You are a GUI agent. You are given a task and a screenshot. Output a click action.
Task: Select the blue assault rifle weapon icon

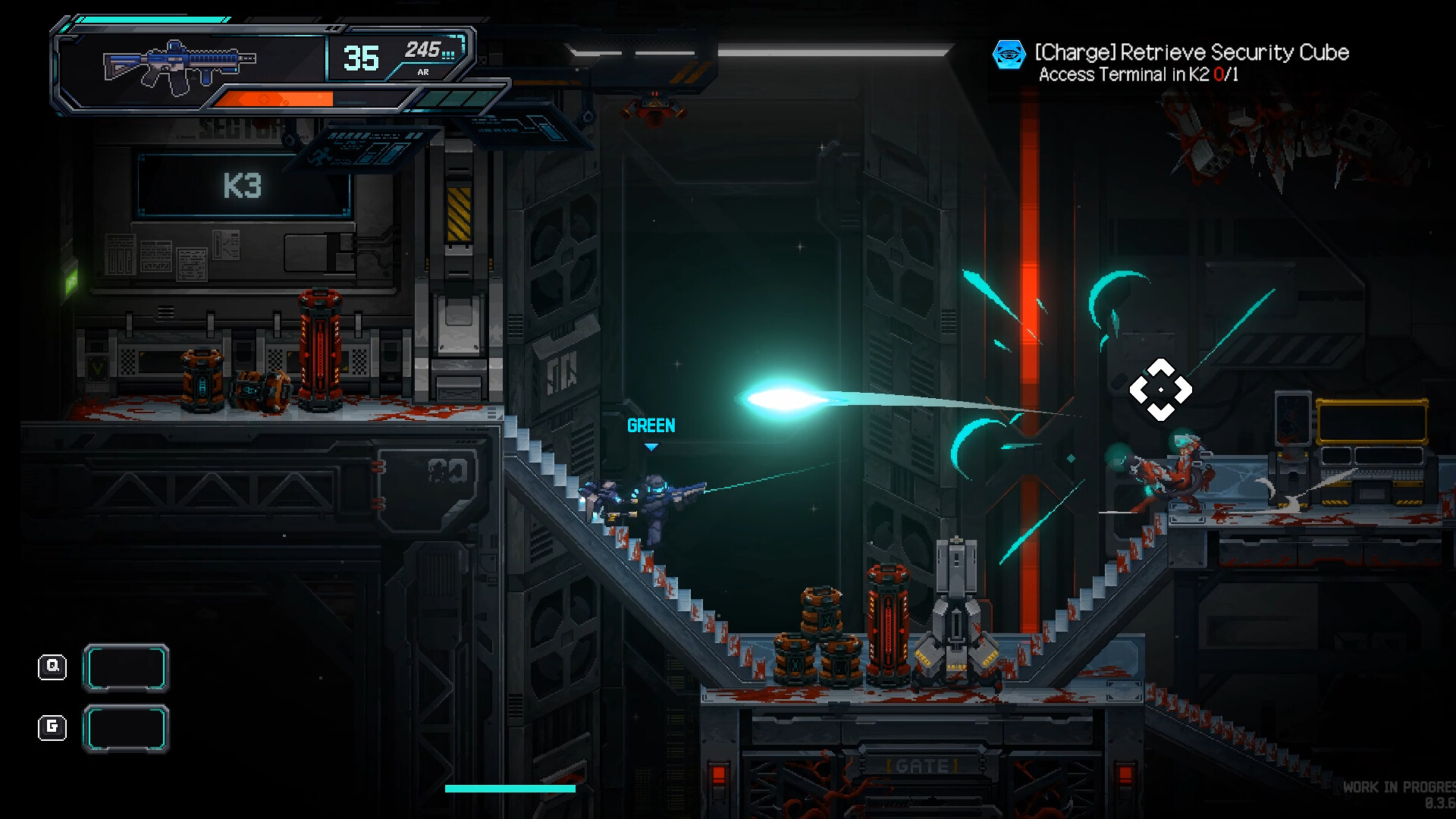point(180,64)
